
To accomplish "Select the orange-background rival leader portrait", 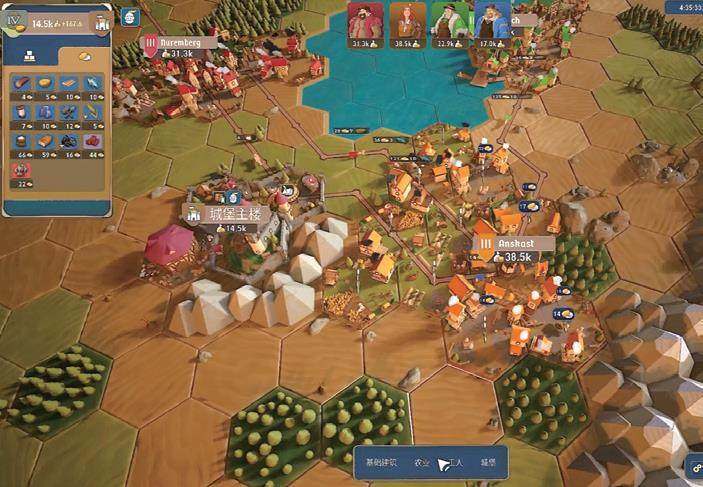I will tap(405, 22).
